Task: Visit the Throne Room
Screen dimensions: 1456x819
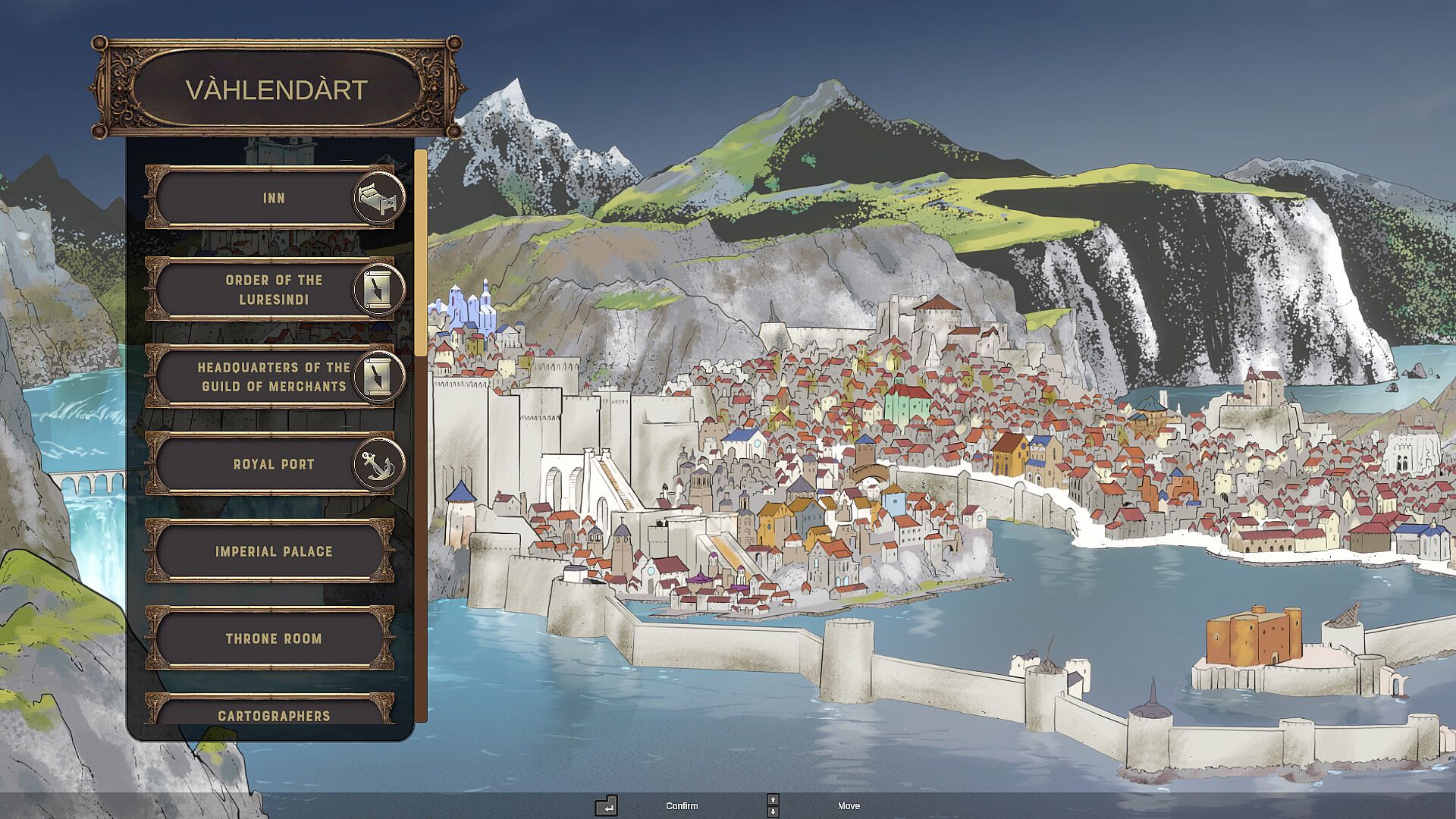Action: point(273,639)
